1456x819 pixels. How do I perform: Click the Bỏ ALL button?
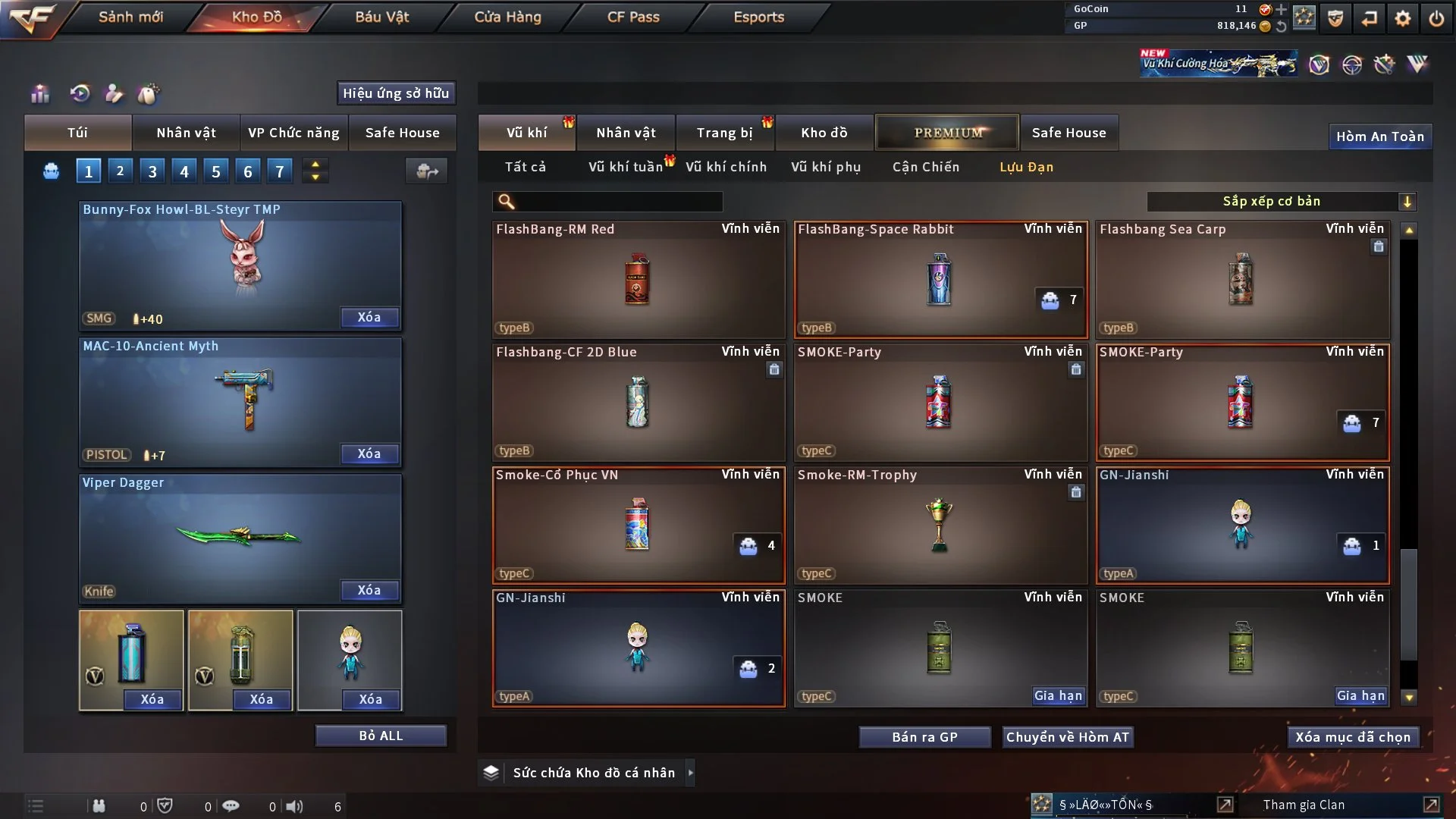pyautogui.click(x=381, y=736)
